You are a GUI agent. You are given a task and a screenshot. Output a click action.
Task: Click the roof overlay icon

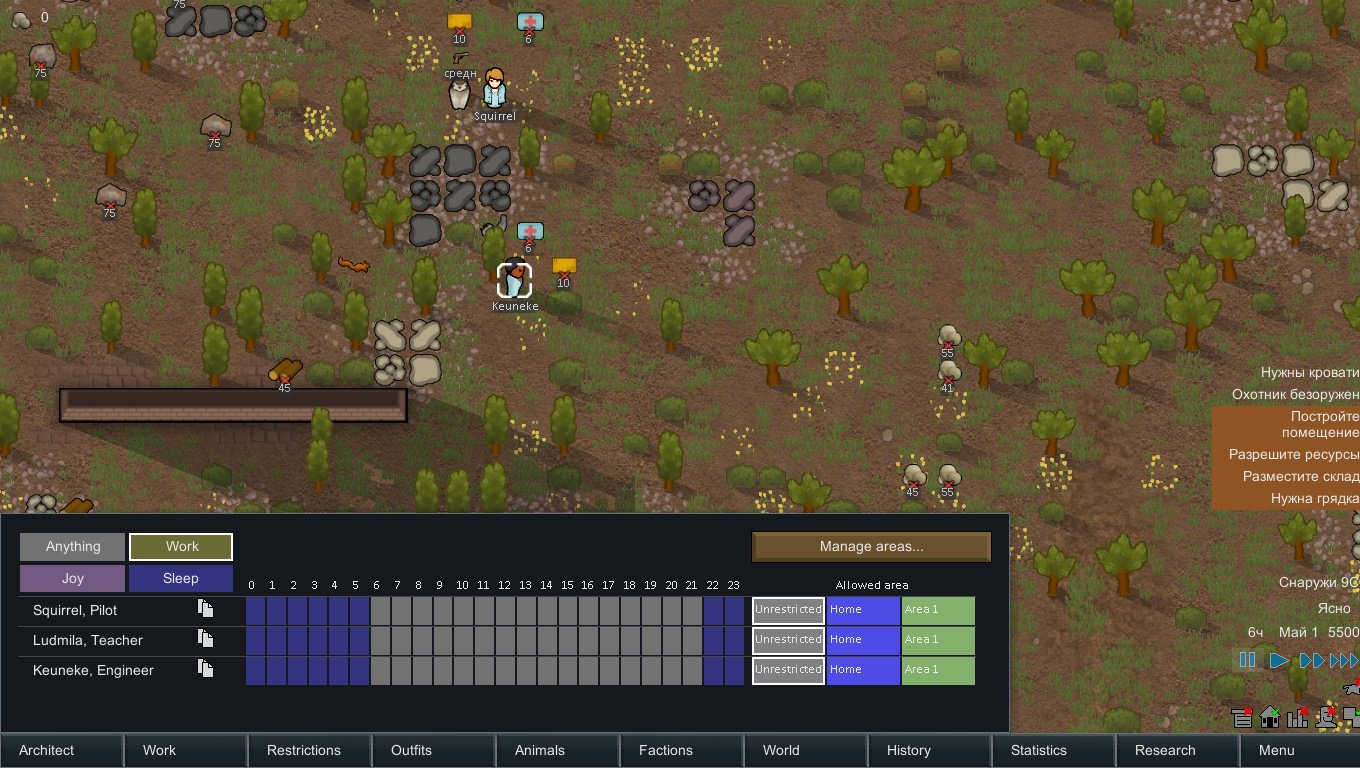pyautogui.click(x=1326, y=716)
